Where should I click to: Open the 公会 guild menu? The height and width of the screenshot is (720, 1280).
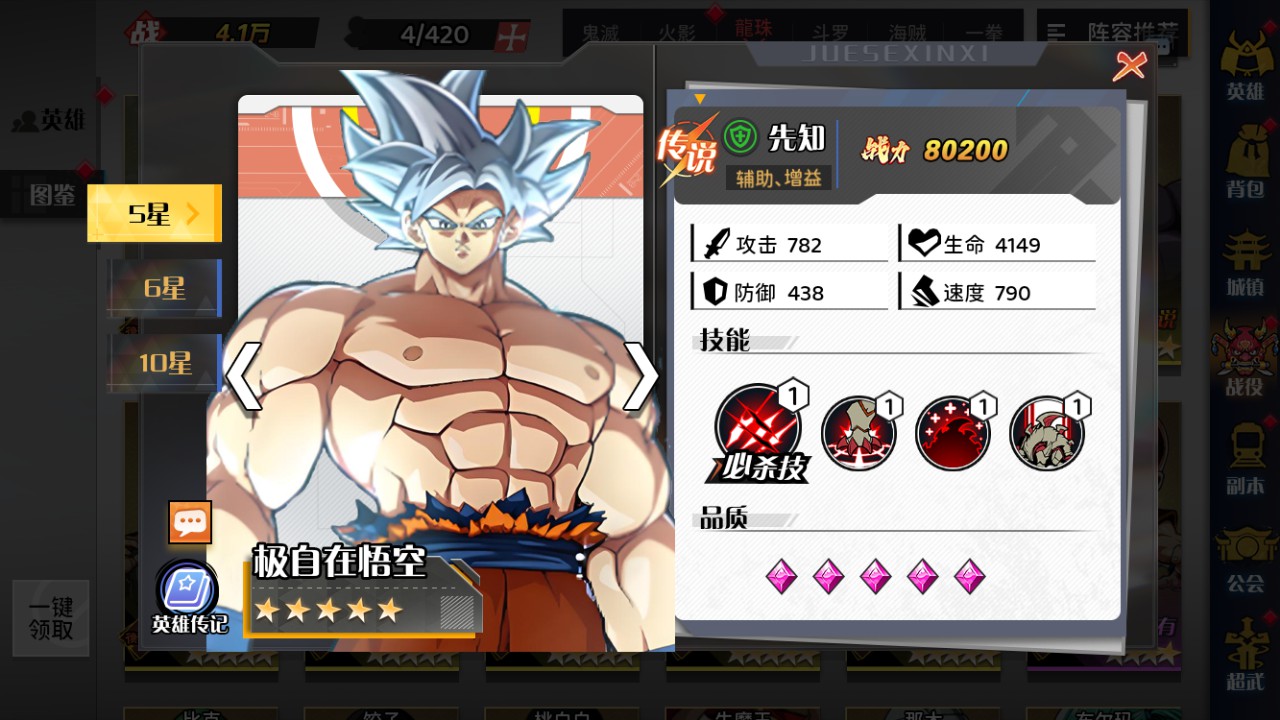coord(1245,558)
